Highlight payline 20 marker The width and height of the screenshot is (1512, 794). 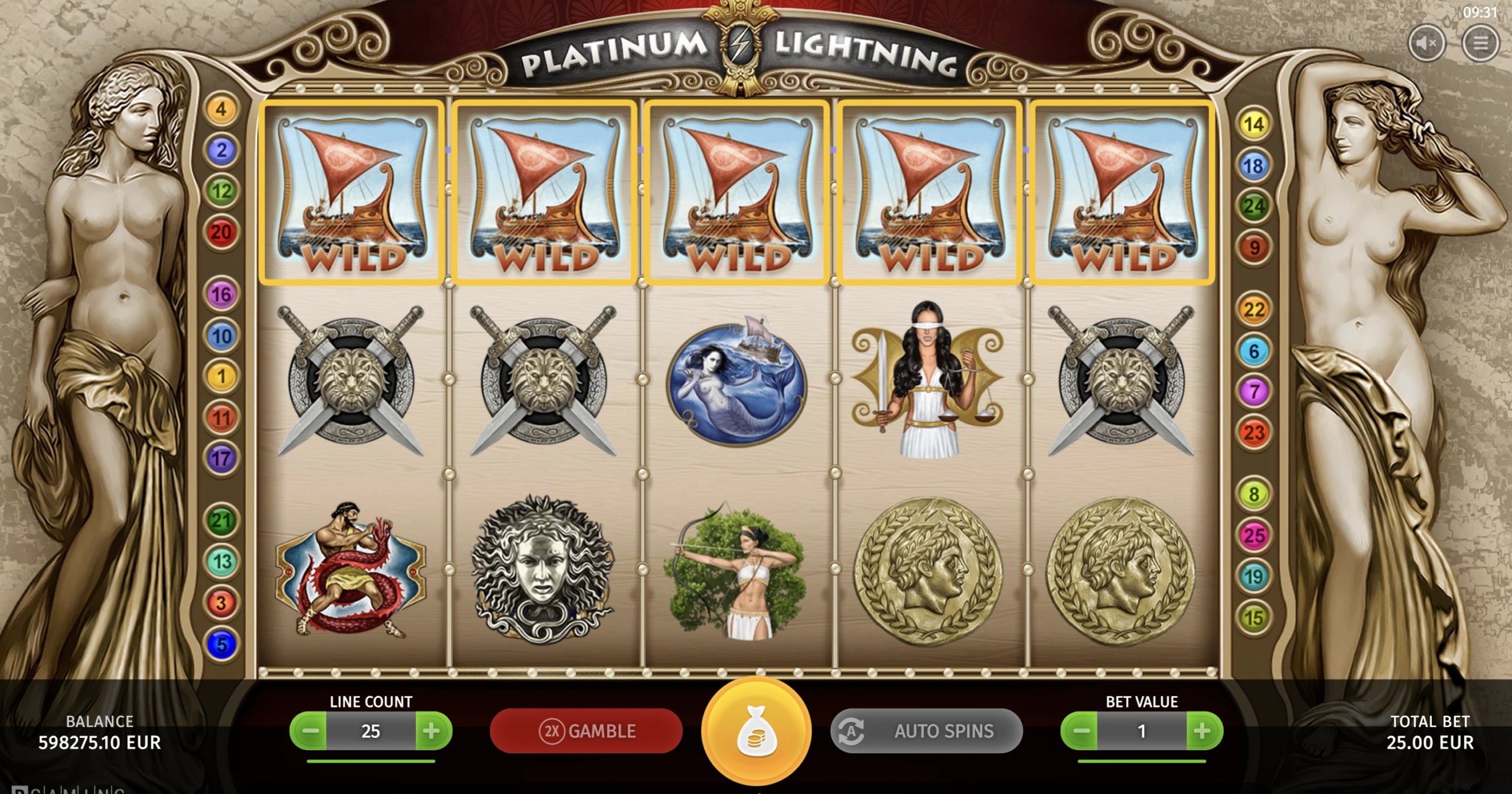click(221, 232)
